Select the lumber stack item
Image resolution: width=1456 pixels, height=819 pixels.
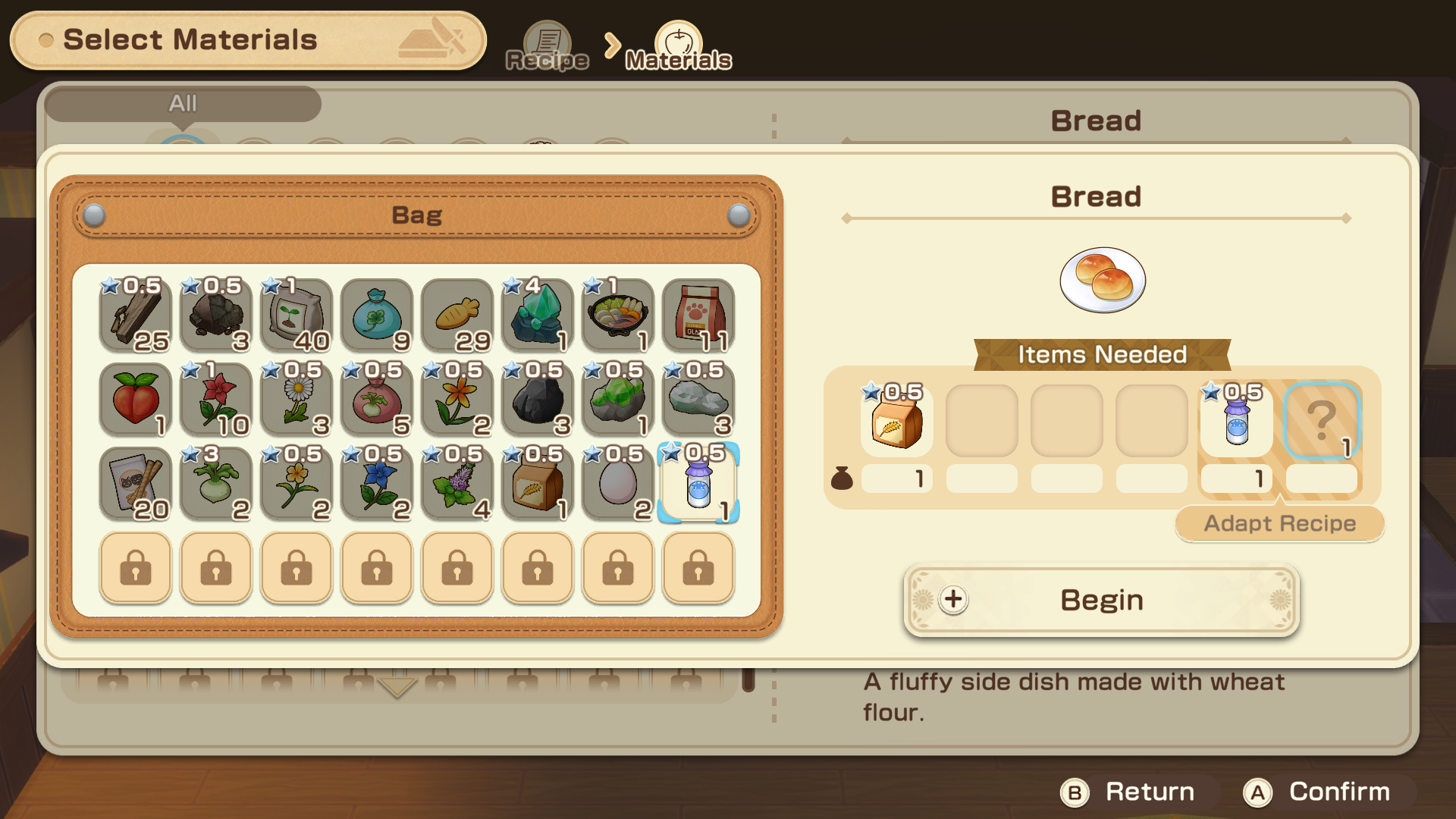[x=135, y=315]
